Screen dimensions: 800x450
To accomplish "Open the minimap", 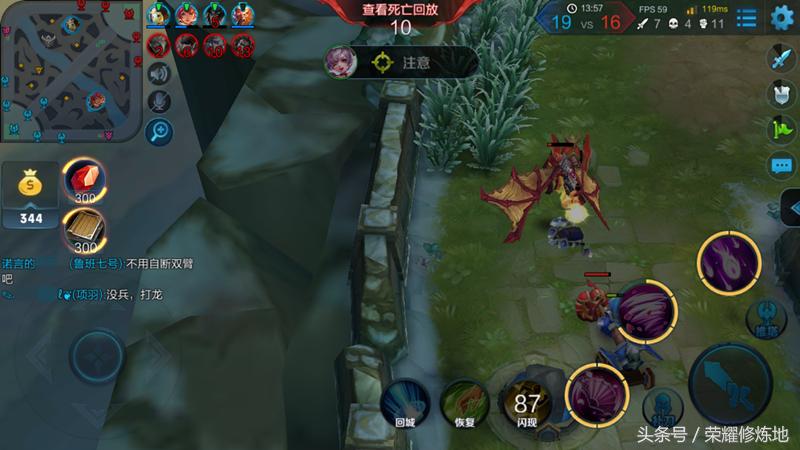I will tap(70, 71).
